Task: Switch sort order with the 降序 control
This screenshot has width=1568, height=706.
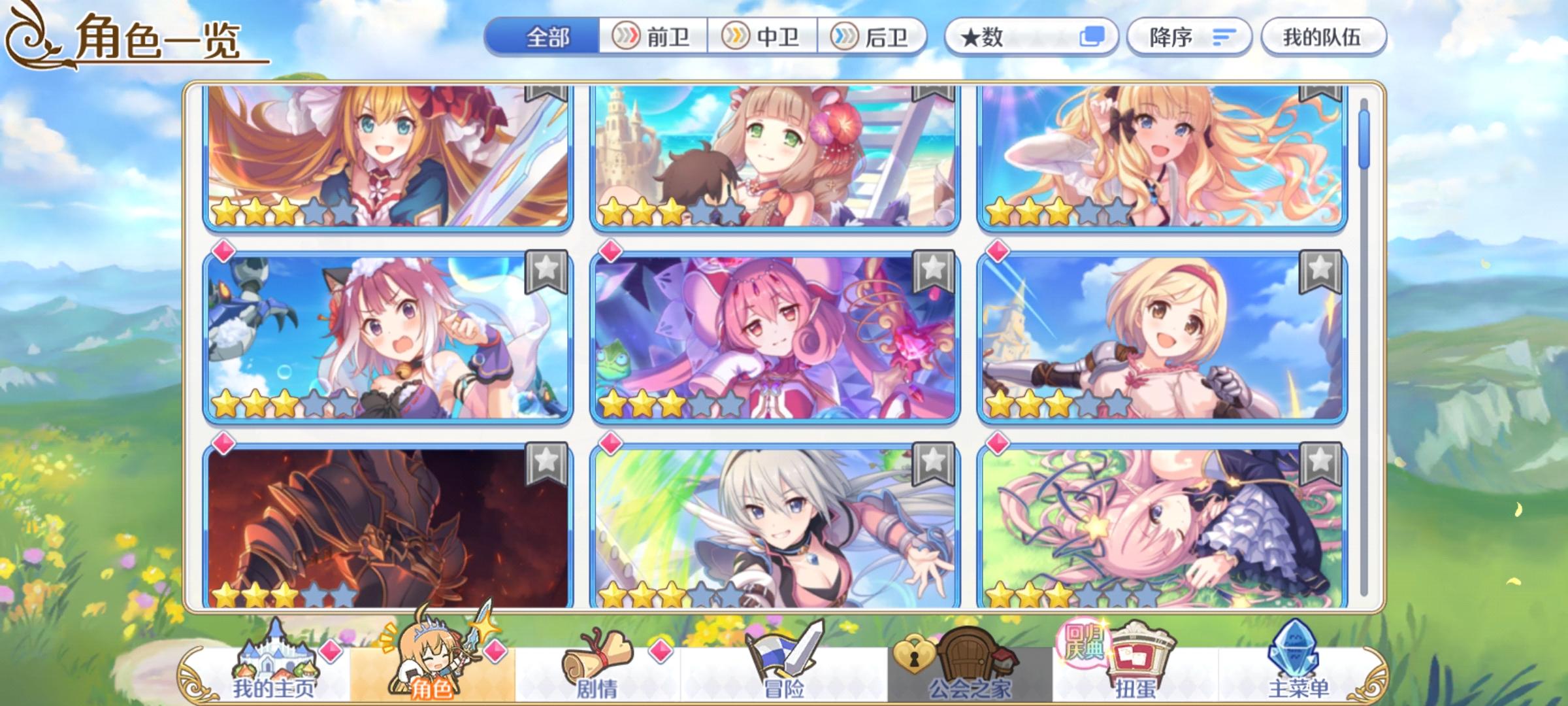Action: pos(1188,37)
